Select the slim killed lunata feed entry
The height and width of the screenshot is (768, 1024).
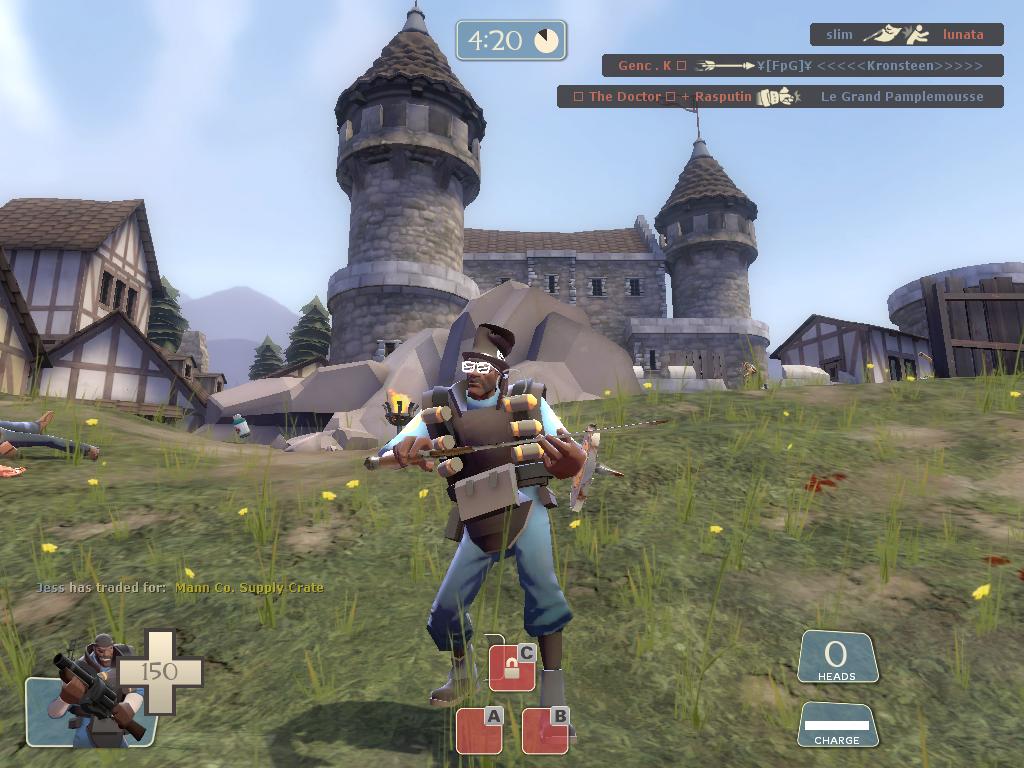coord(906,35)
